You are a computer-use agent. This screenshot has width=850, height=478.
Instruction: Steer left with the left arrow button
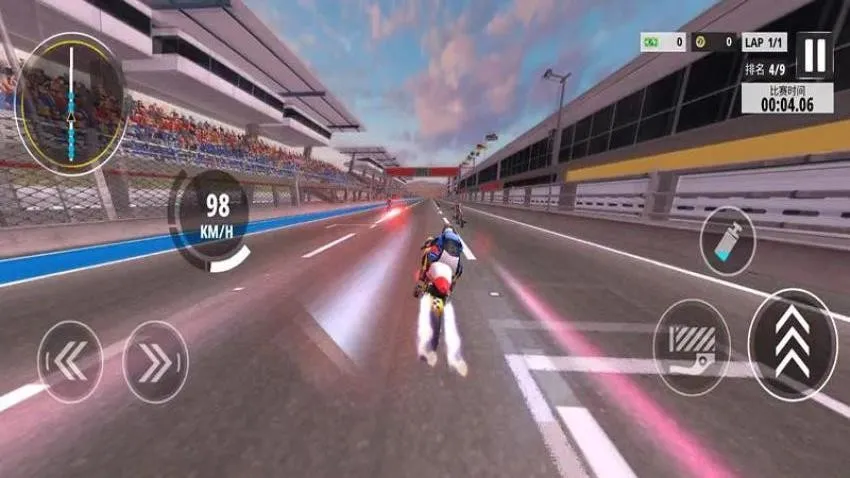tap(70, 361)
